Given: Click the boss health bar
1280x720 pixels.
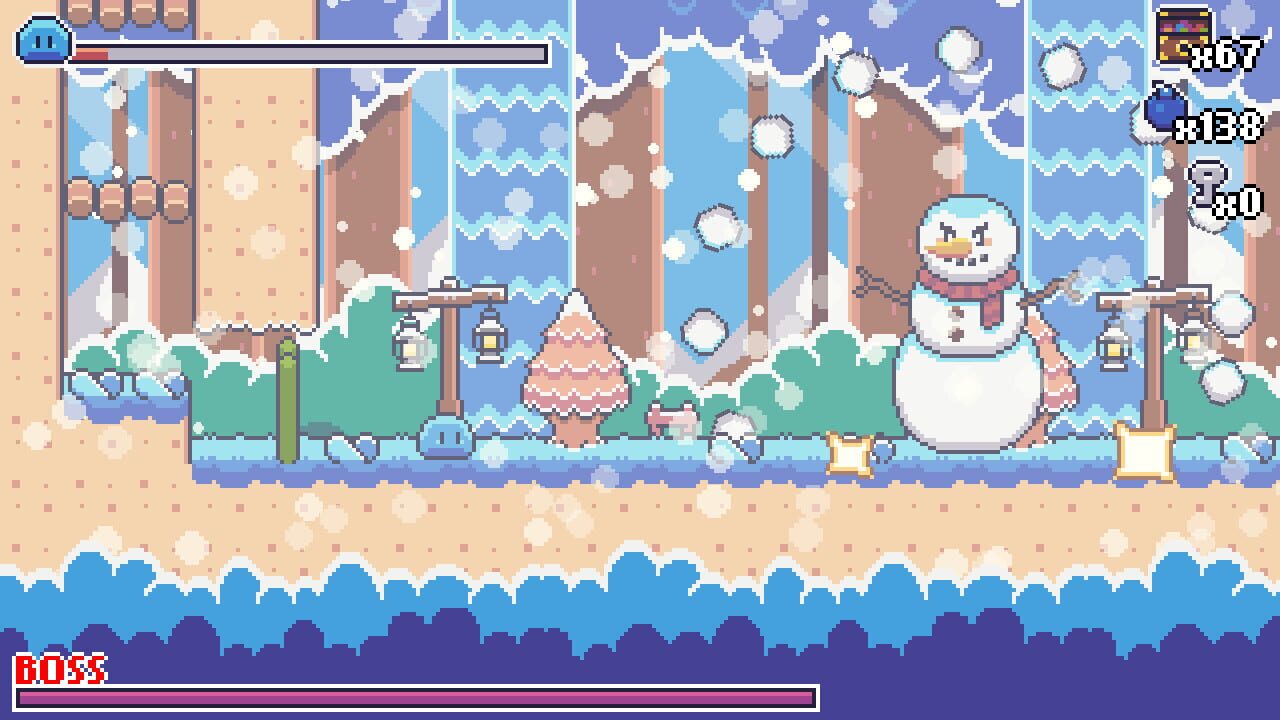Looking at the screenshot, I should coord(420,693).
